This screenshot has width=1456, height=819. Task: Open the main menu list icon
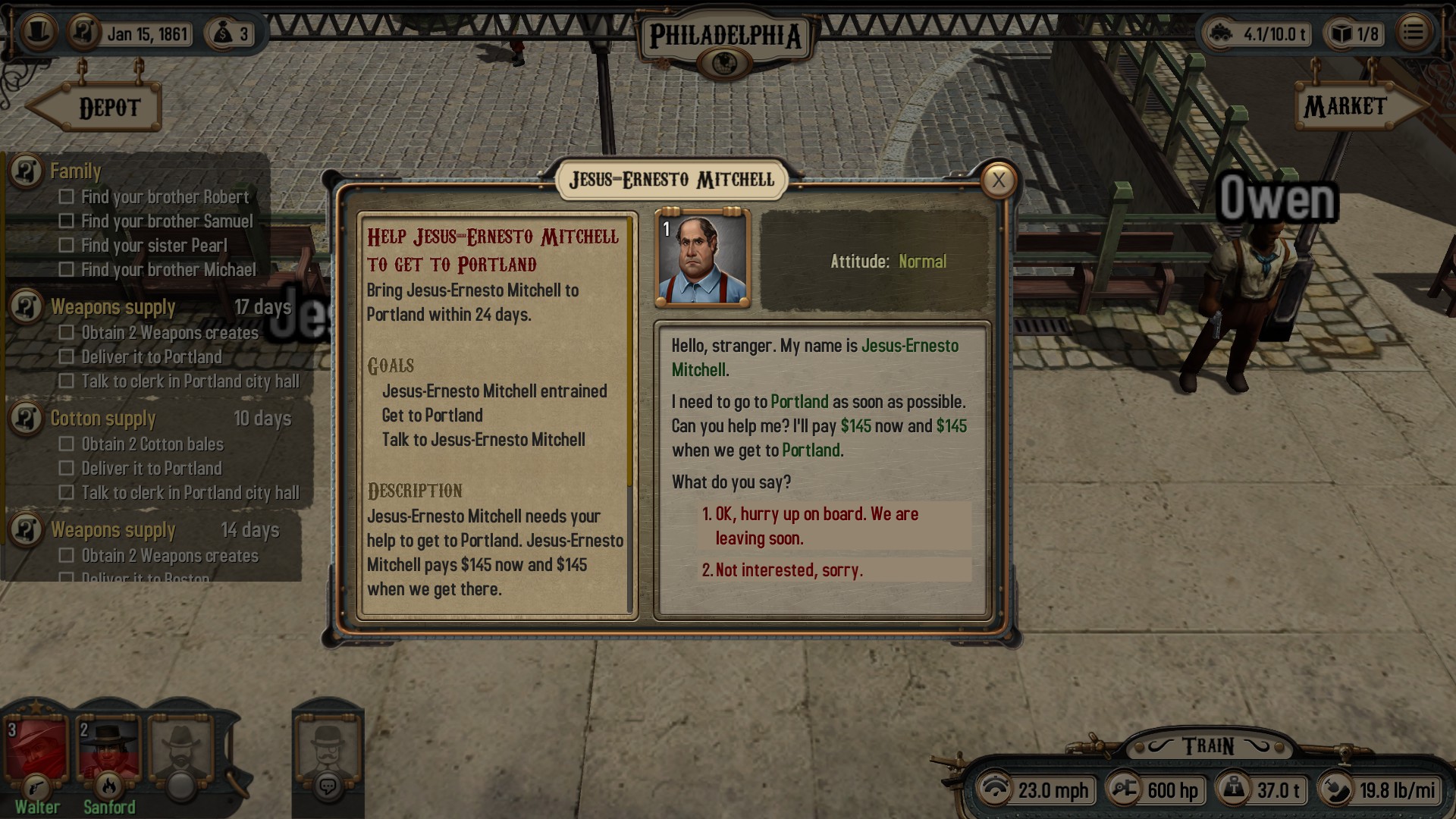(x=1413, y=33)
